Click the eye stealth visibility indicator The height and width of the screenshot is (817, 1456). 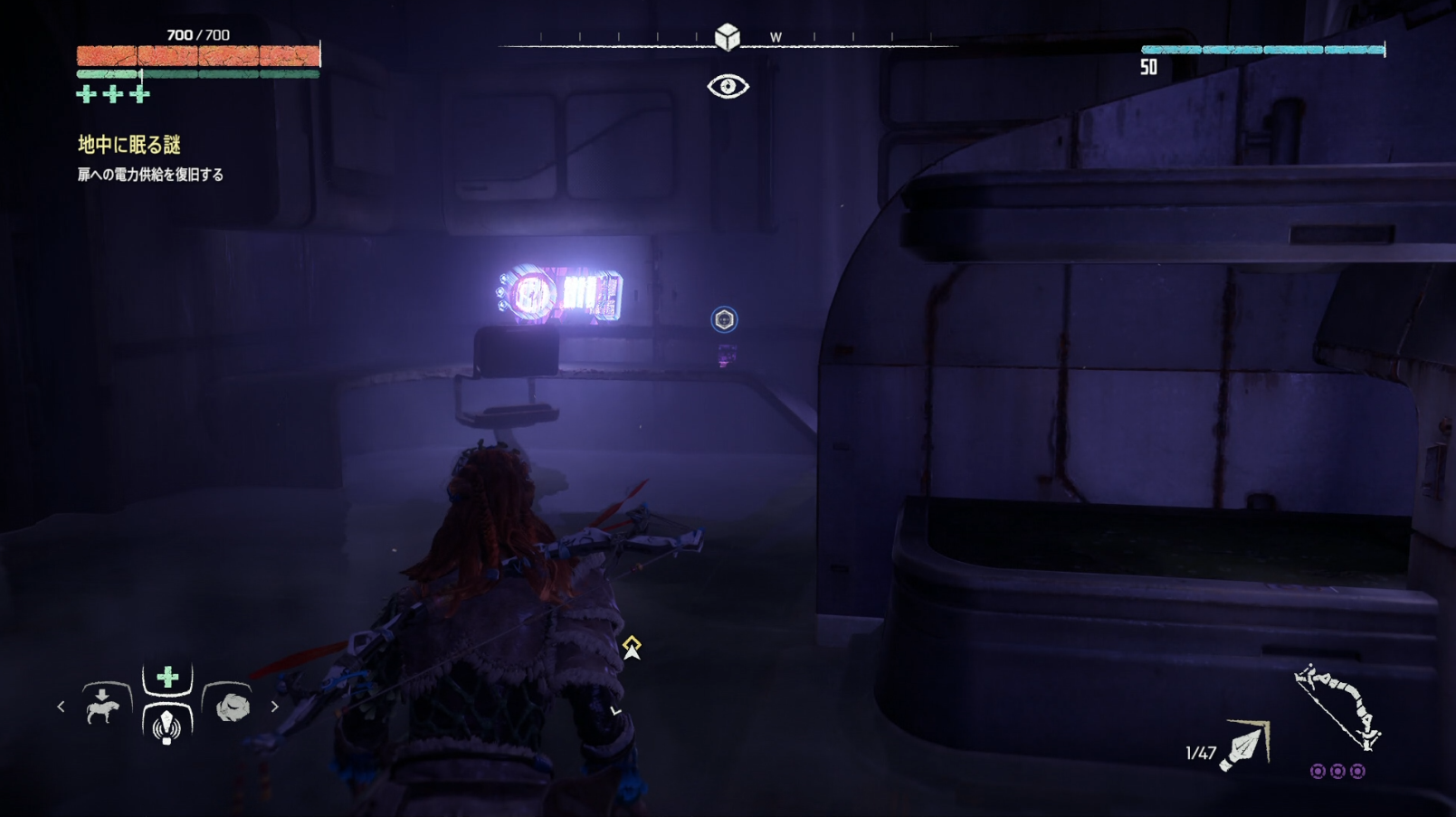[728, 87]
